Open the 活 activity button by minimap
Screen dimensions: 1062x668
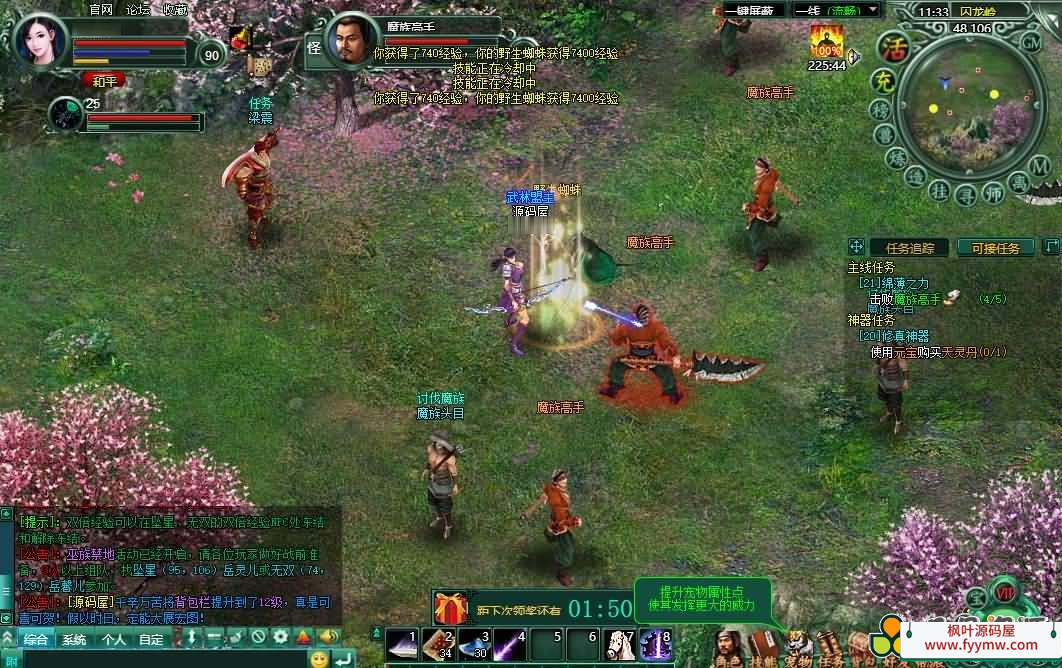tap(890, 47)
